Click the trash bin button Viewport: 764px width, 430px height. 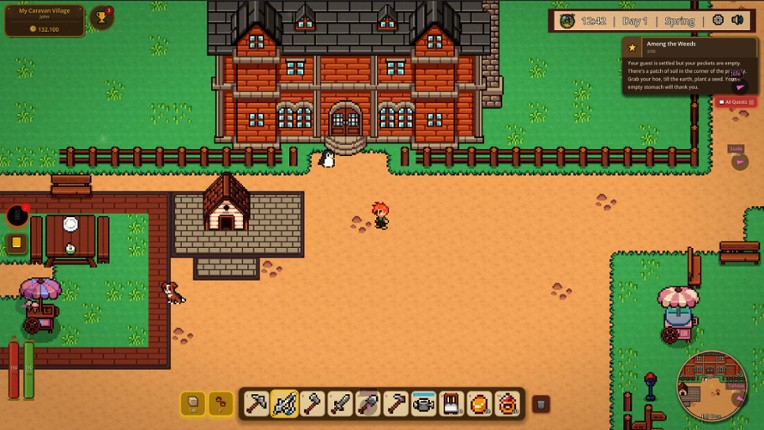pyautogui.click(x=540, y=404)
